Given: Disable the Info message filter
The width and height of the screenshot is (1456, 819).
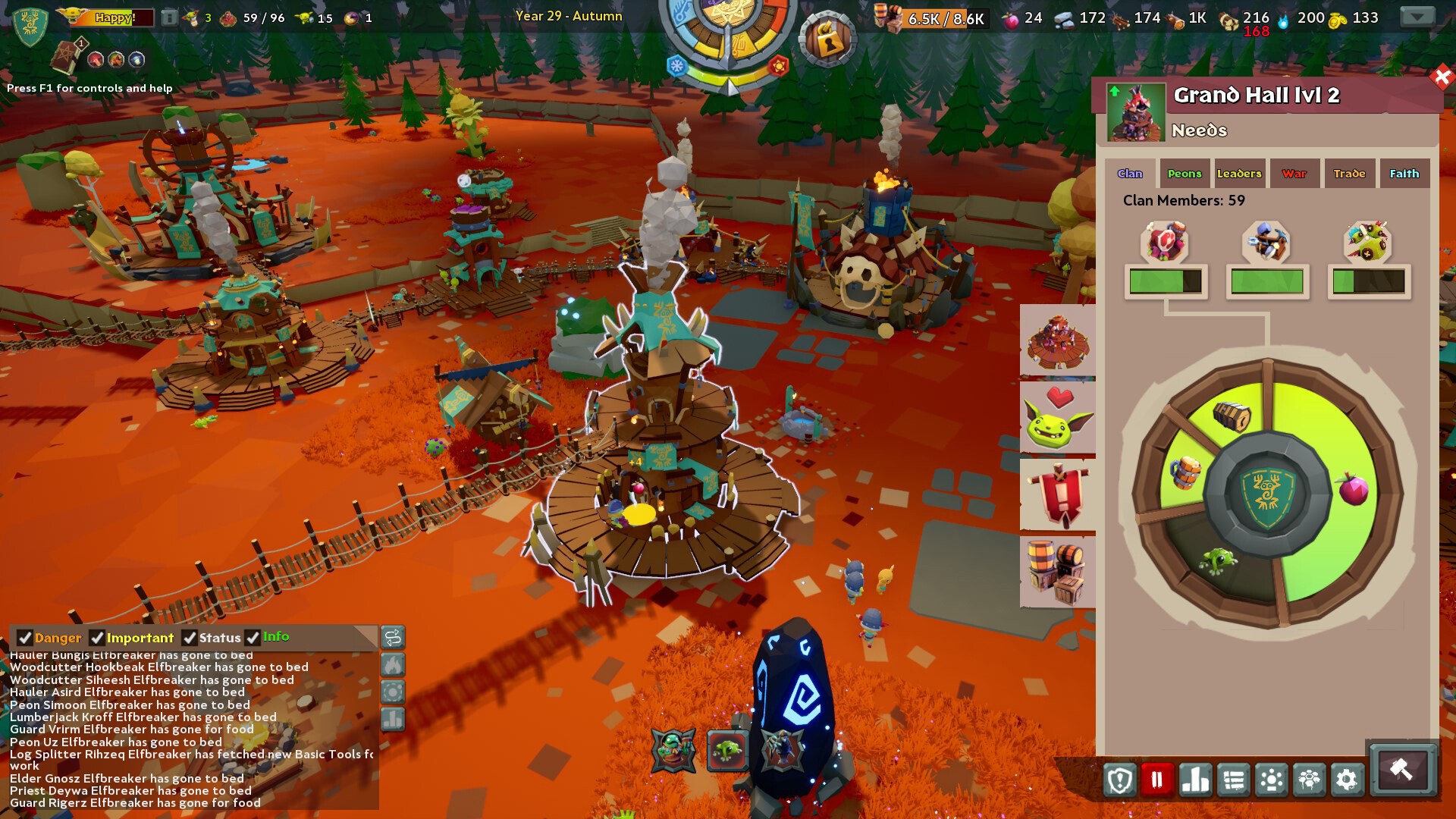Looking at the screenshot, I should 254,638.
